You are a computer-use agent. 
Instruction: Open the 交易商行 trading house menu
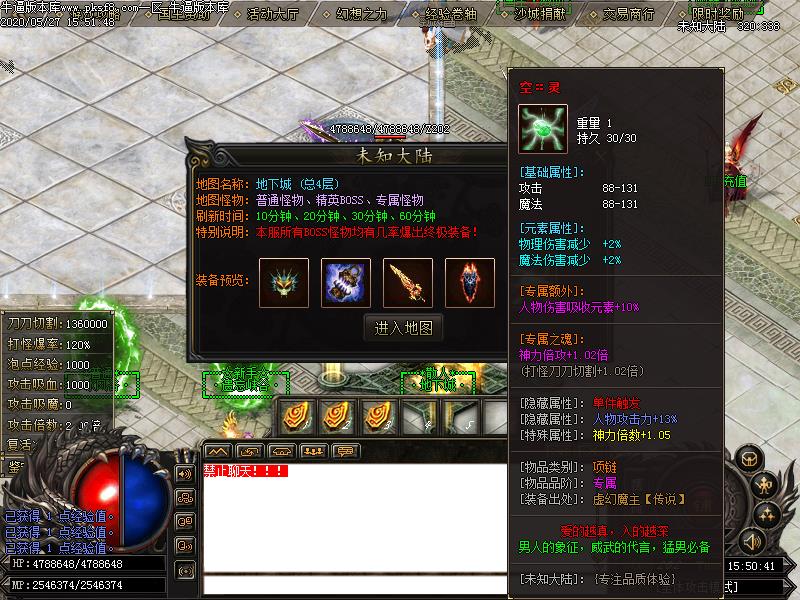(630, 15)
